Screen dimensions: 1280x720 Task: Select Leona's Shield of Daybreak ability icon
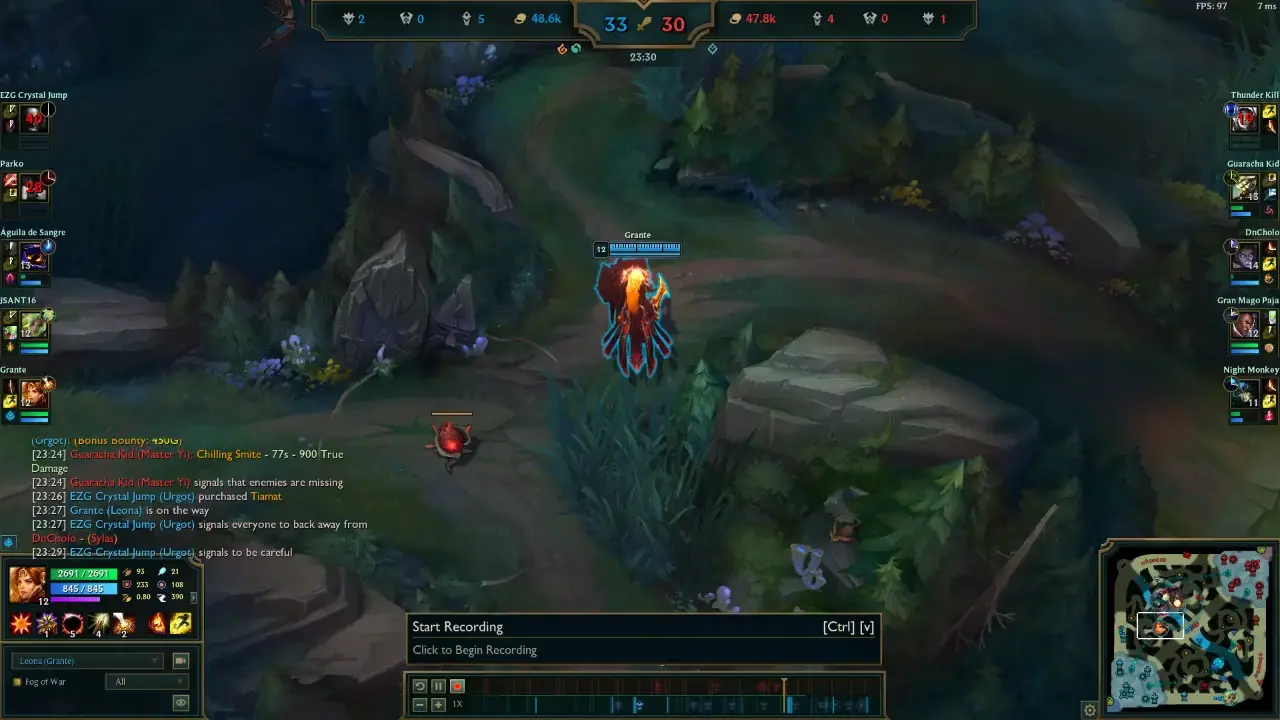46,624
